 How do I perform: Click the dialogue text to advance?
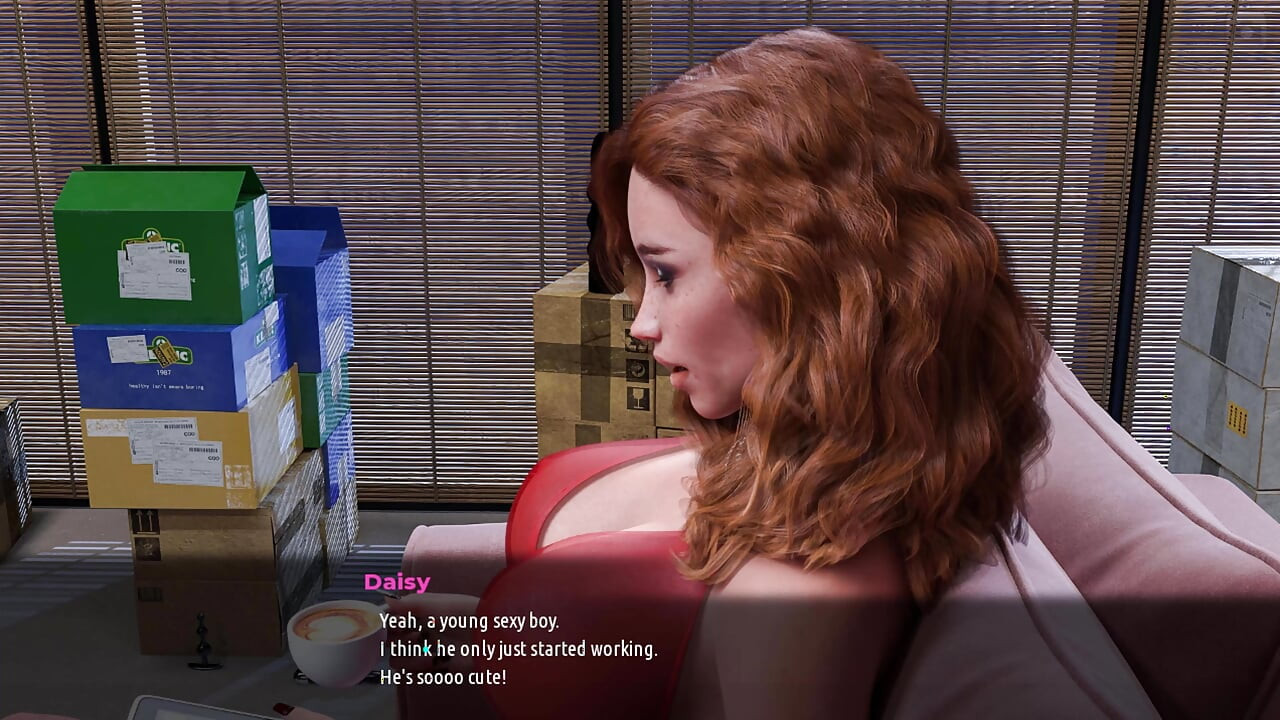click(520, 650)
